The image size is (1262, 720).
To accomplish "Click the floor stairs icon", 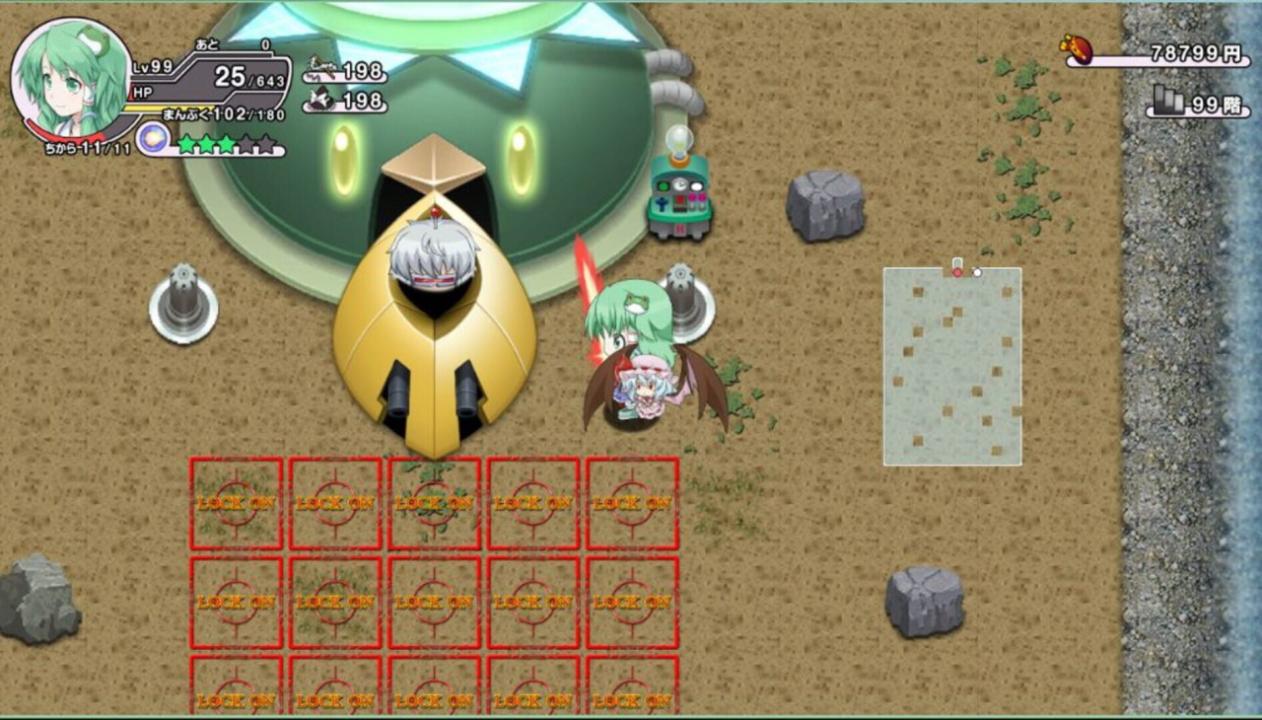I will [1168, 100].
